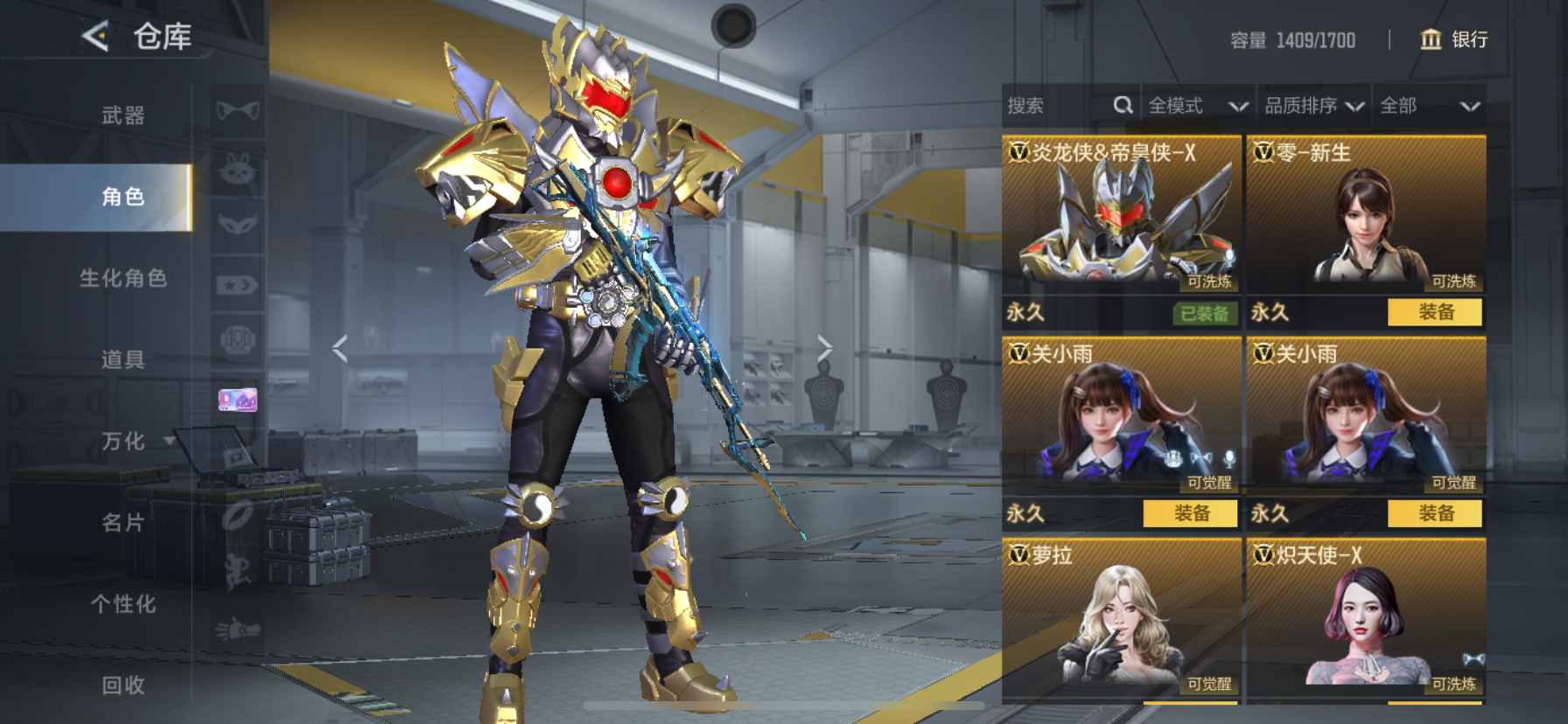
Task: Switch to the 道具 items tab
Action: tap(122, 359)
